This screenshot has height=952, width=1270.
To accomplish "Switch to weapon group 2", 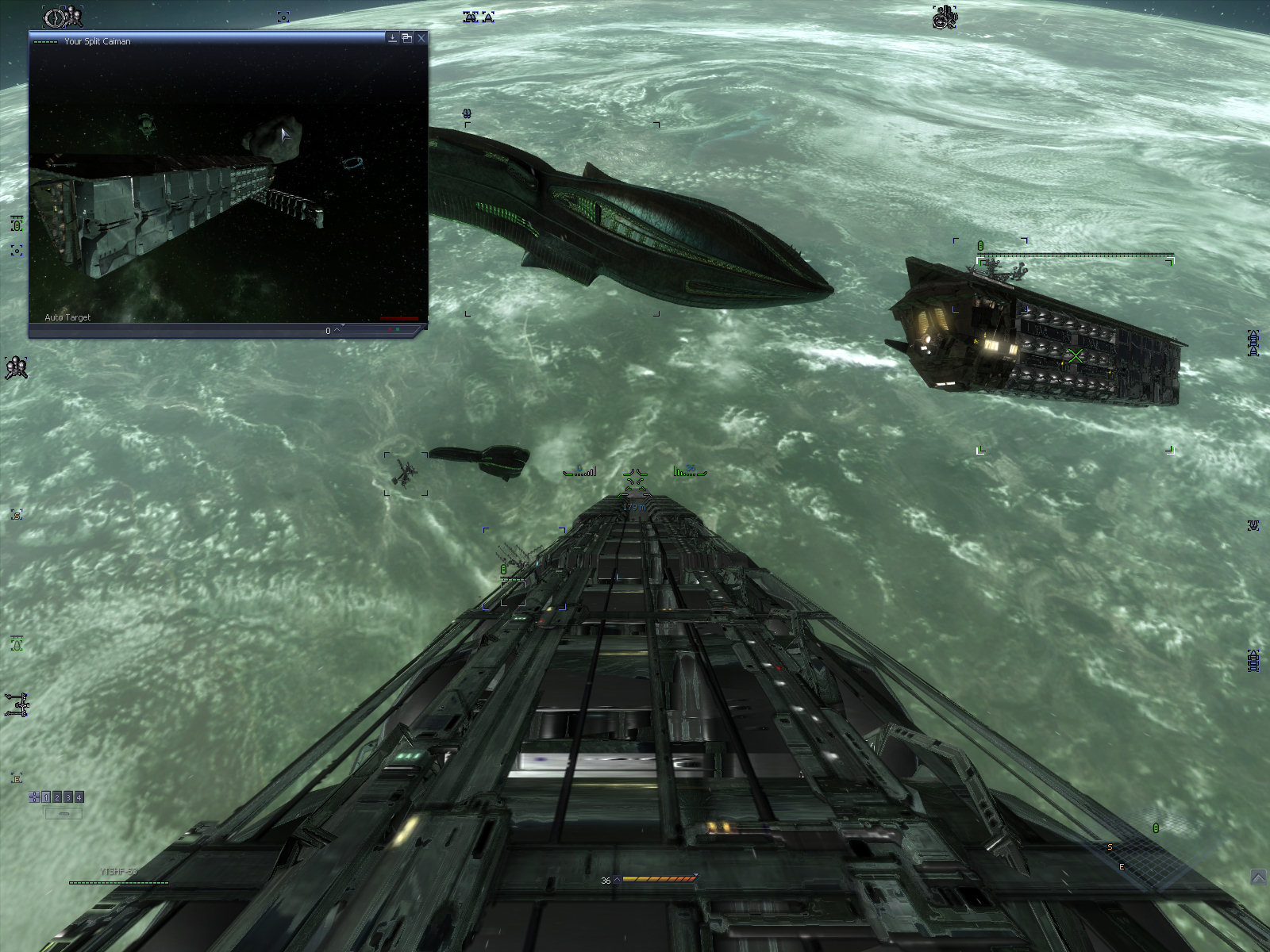I will coord(57,797).
